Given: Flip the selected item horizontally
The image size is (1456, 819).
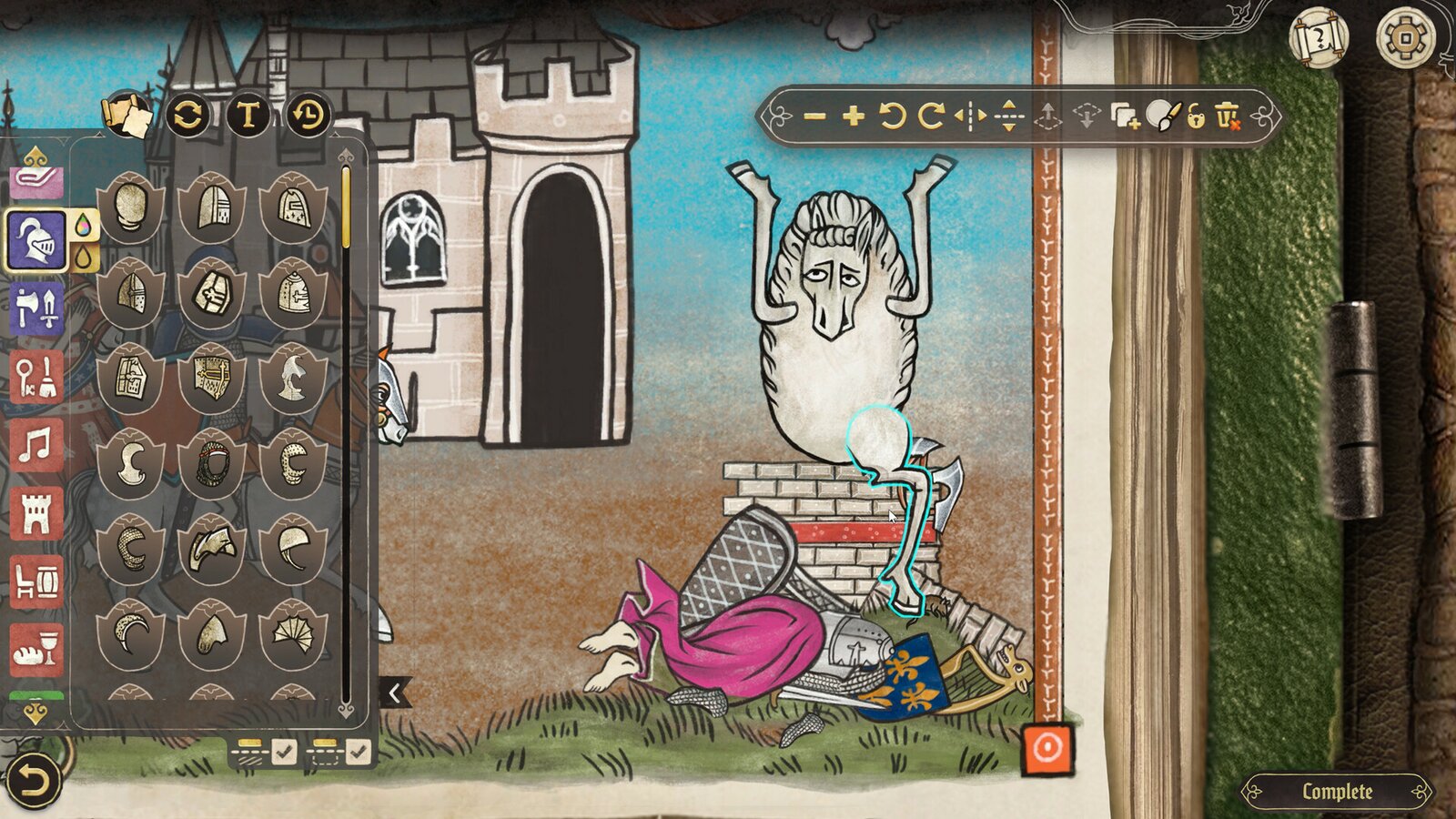Looking at the screenshot, I should pyautogui.click(x=970, y=117).
